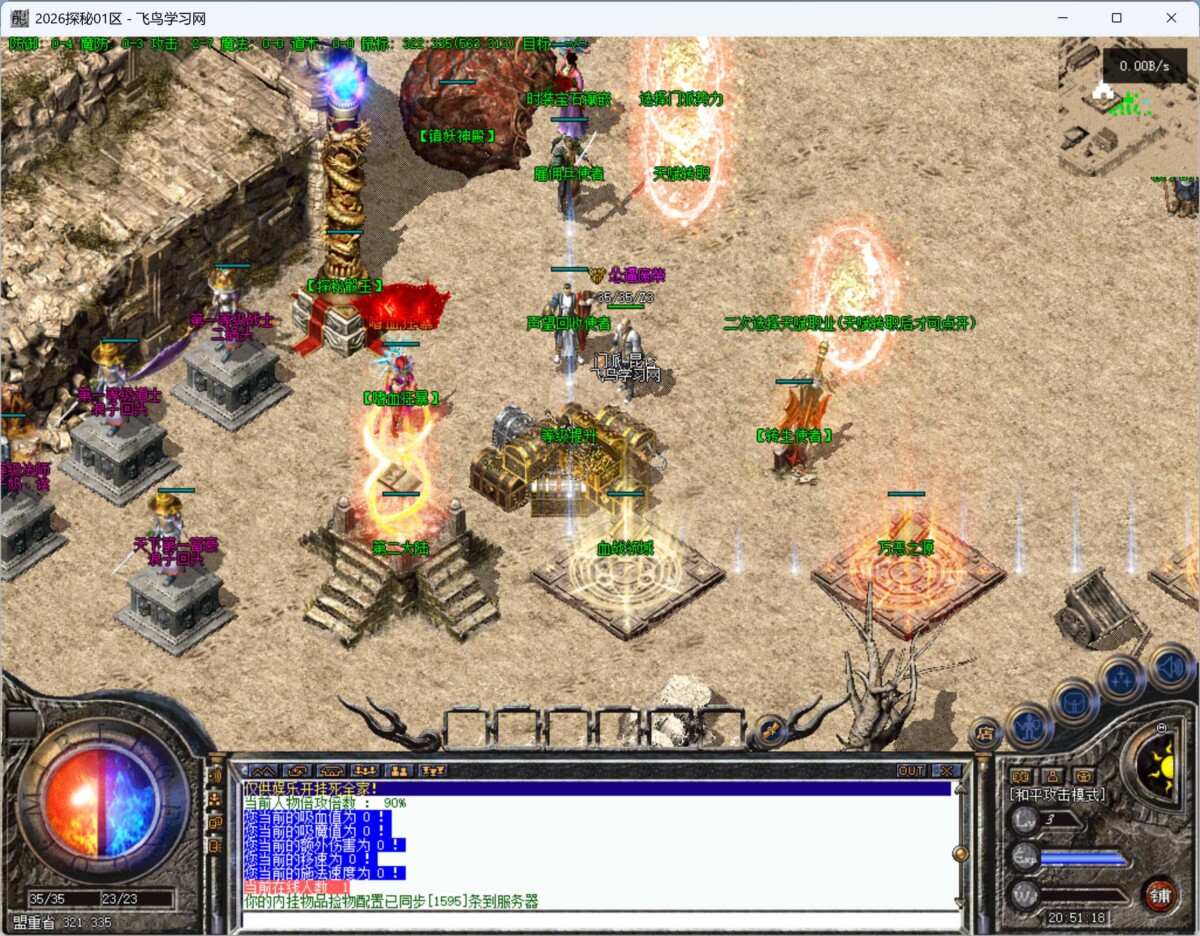
Task: Click the chat scrollbar gold knob
Action: pos(961,853)
